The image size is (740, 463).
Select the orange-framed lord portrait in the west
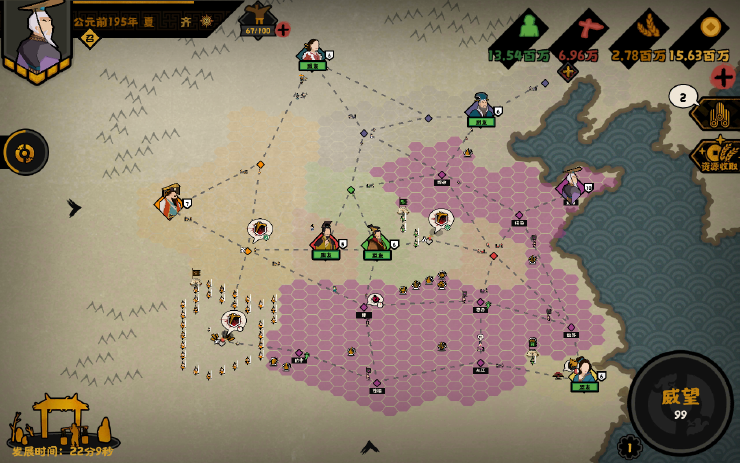pos(169,202)
